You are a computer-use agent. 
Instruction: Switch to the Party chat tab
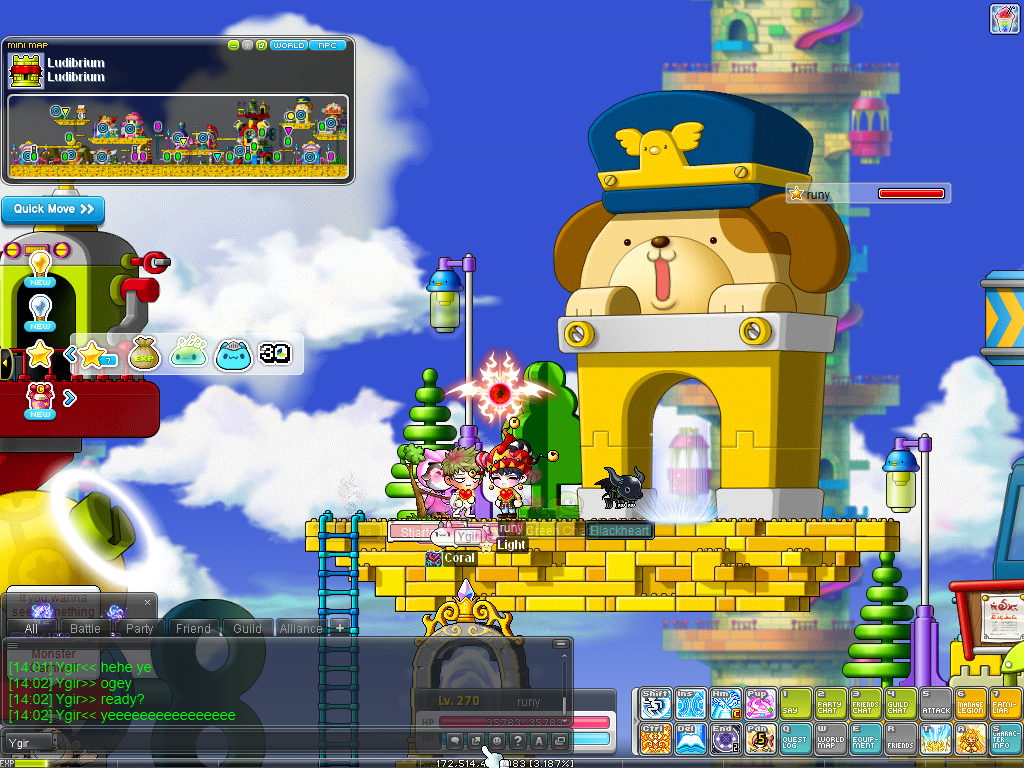[x=139, y=629]
